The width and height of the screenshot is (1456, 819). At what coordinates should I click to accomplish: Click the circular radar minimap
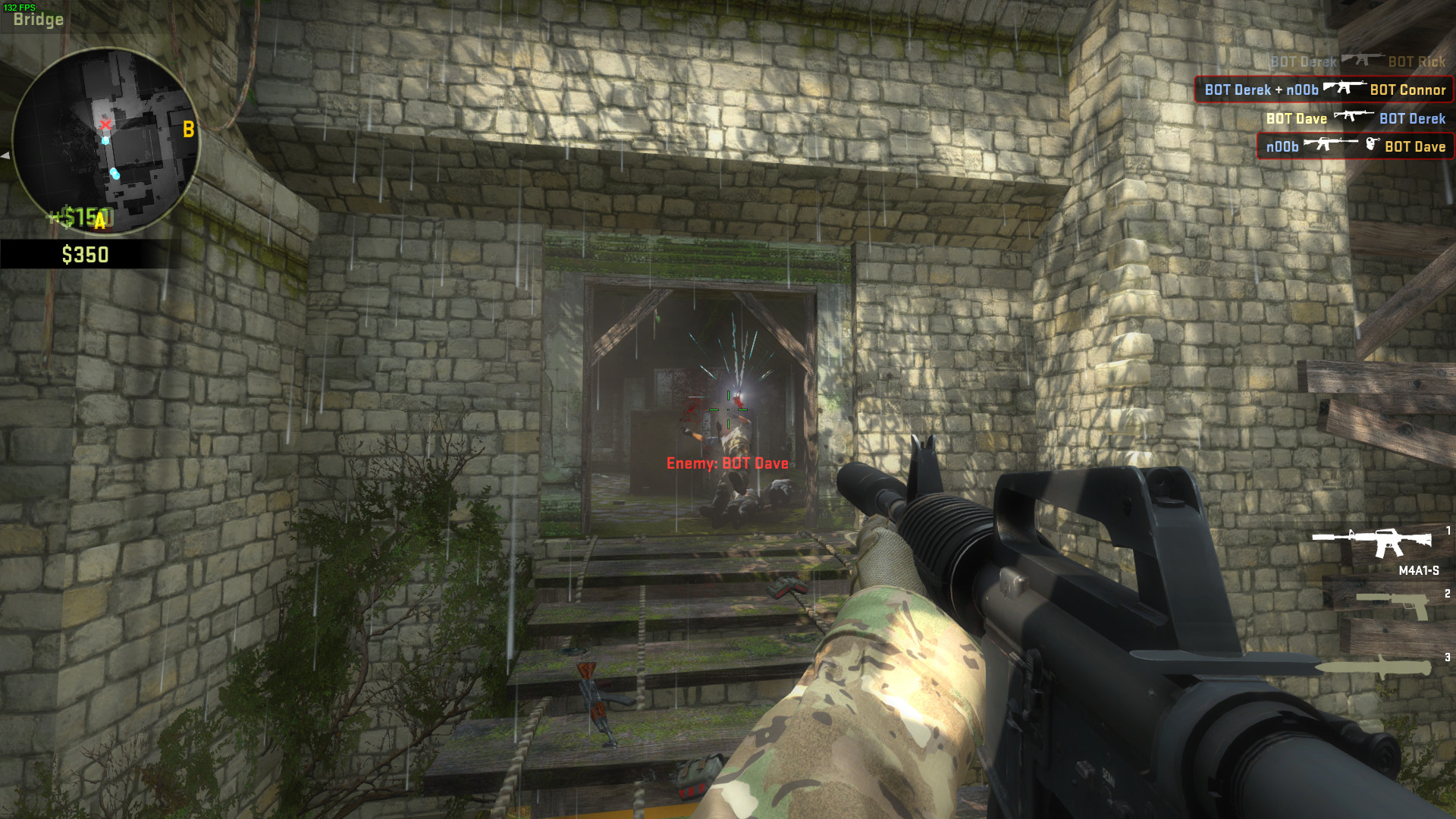pyautogui.click(x=106, y=140)
